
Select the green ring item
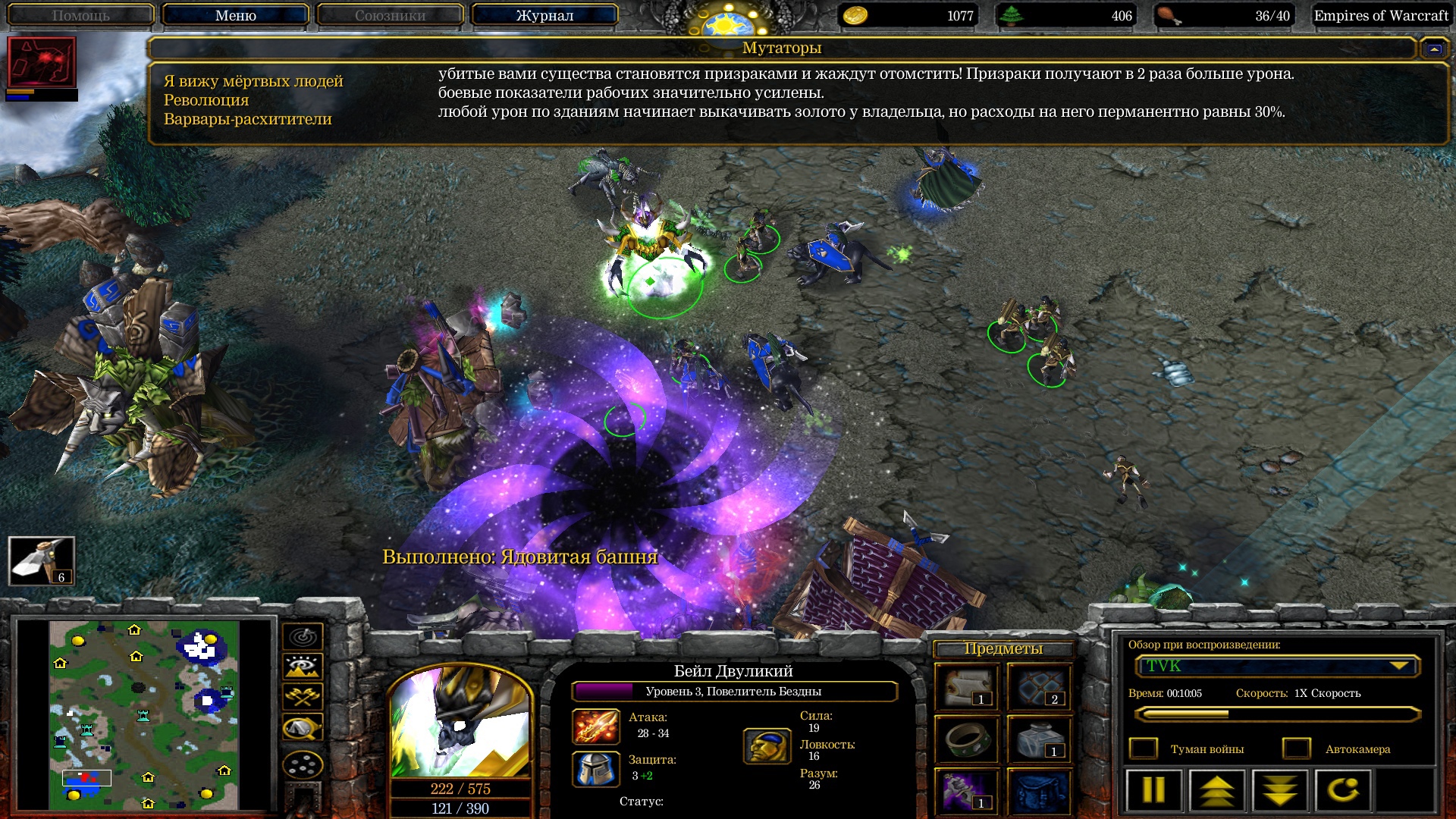click(967, 739)
